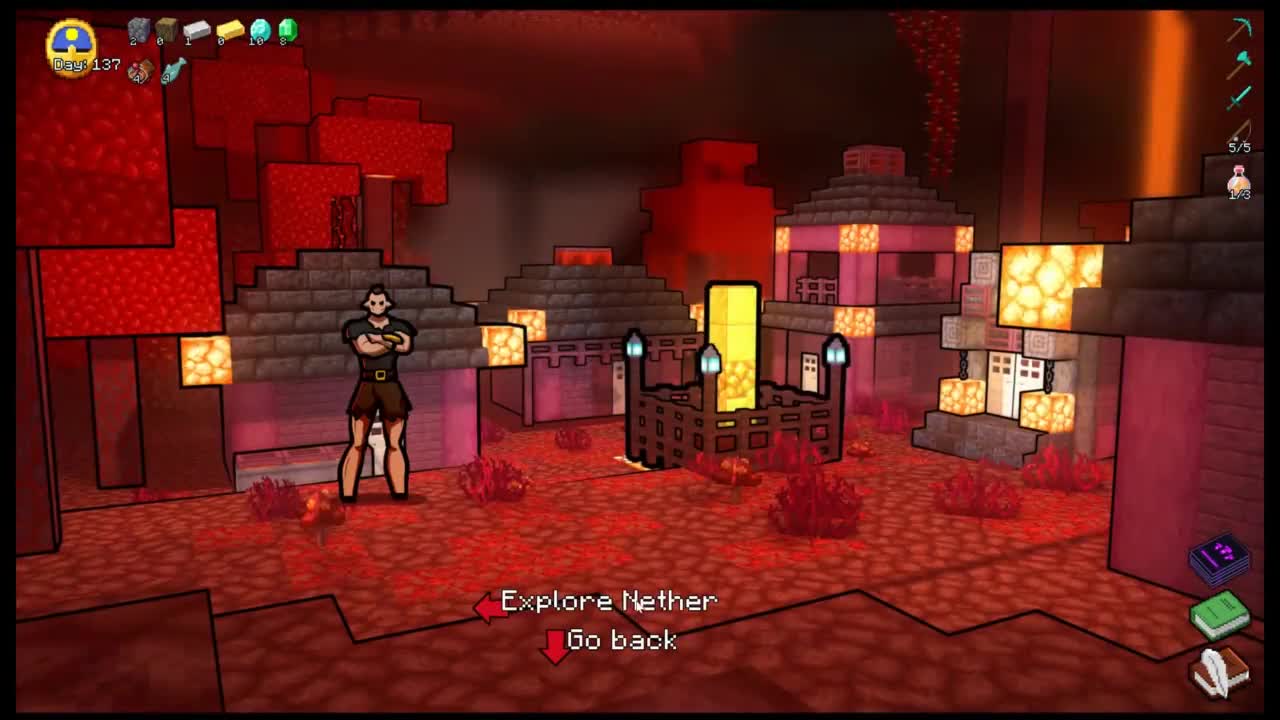Click the wood block resource icon
Image resolution: width=1280 pixels, height=720 pixels.
[166, 30]
